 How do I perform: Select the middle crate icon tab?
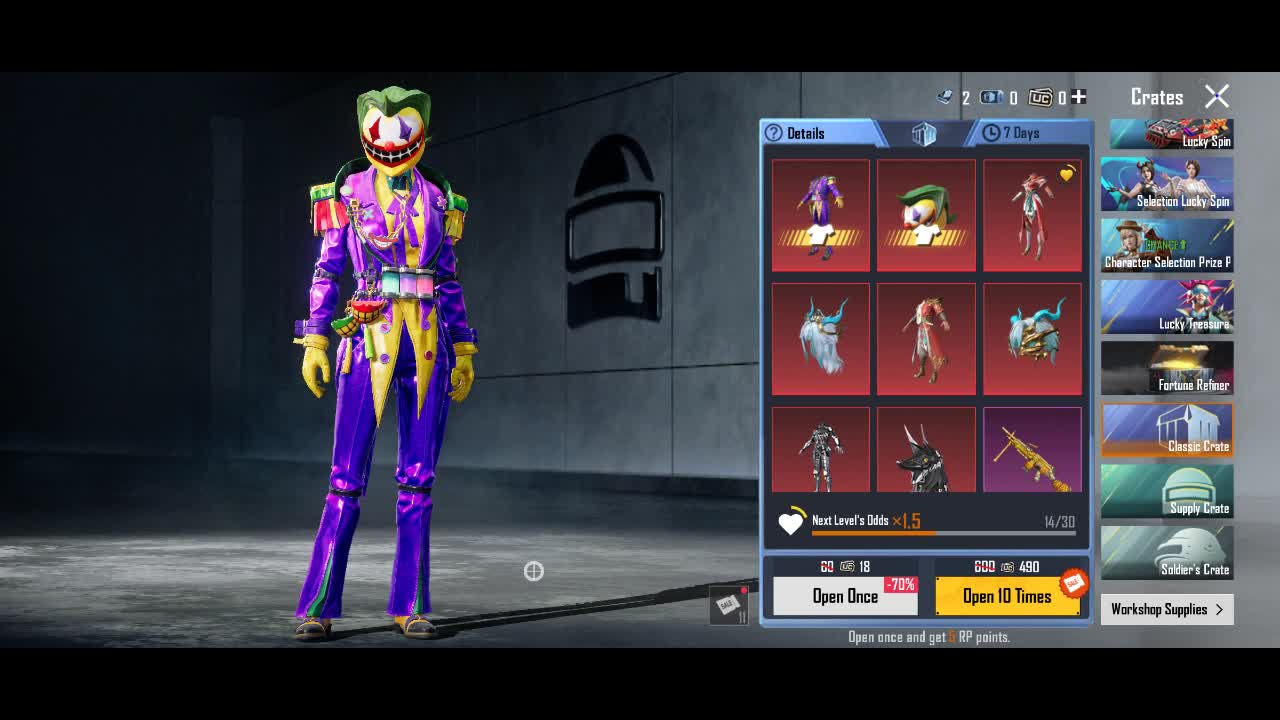[x=923, y=134]
